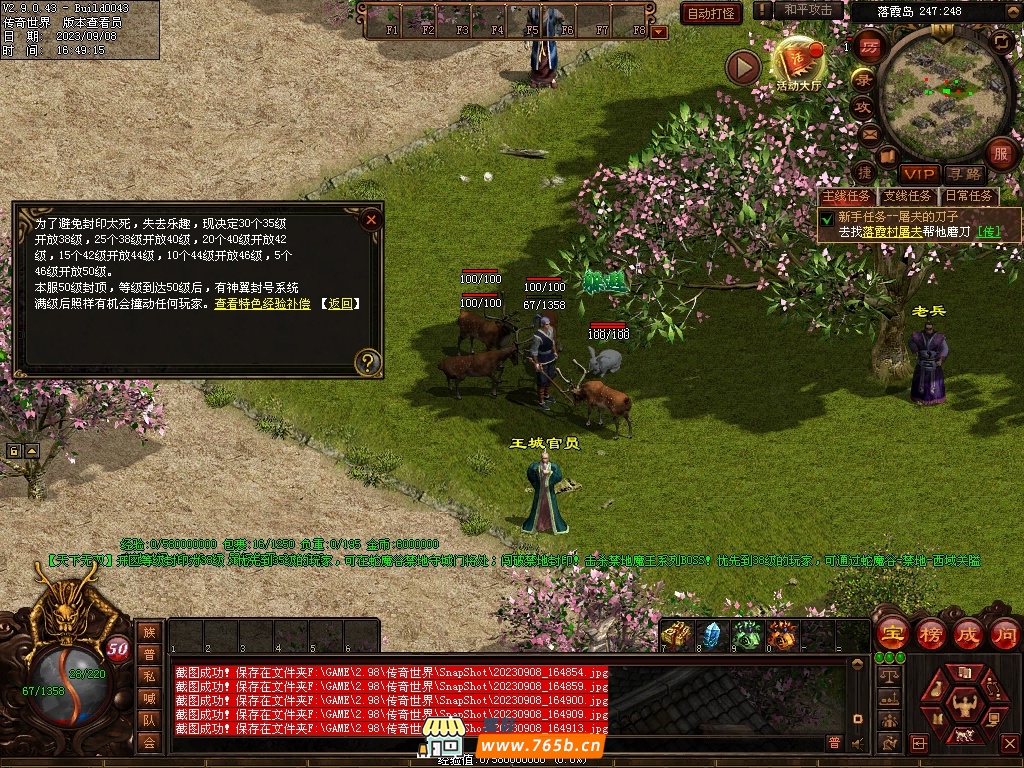Open the dialog's question mark help
This screenshot has width=1024, height=768.
pos(368,361)
